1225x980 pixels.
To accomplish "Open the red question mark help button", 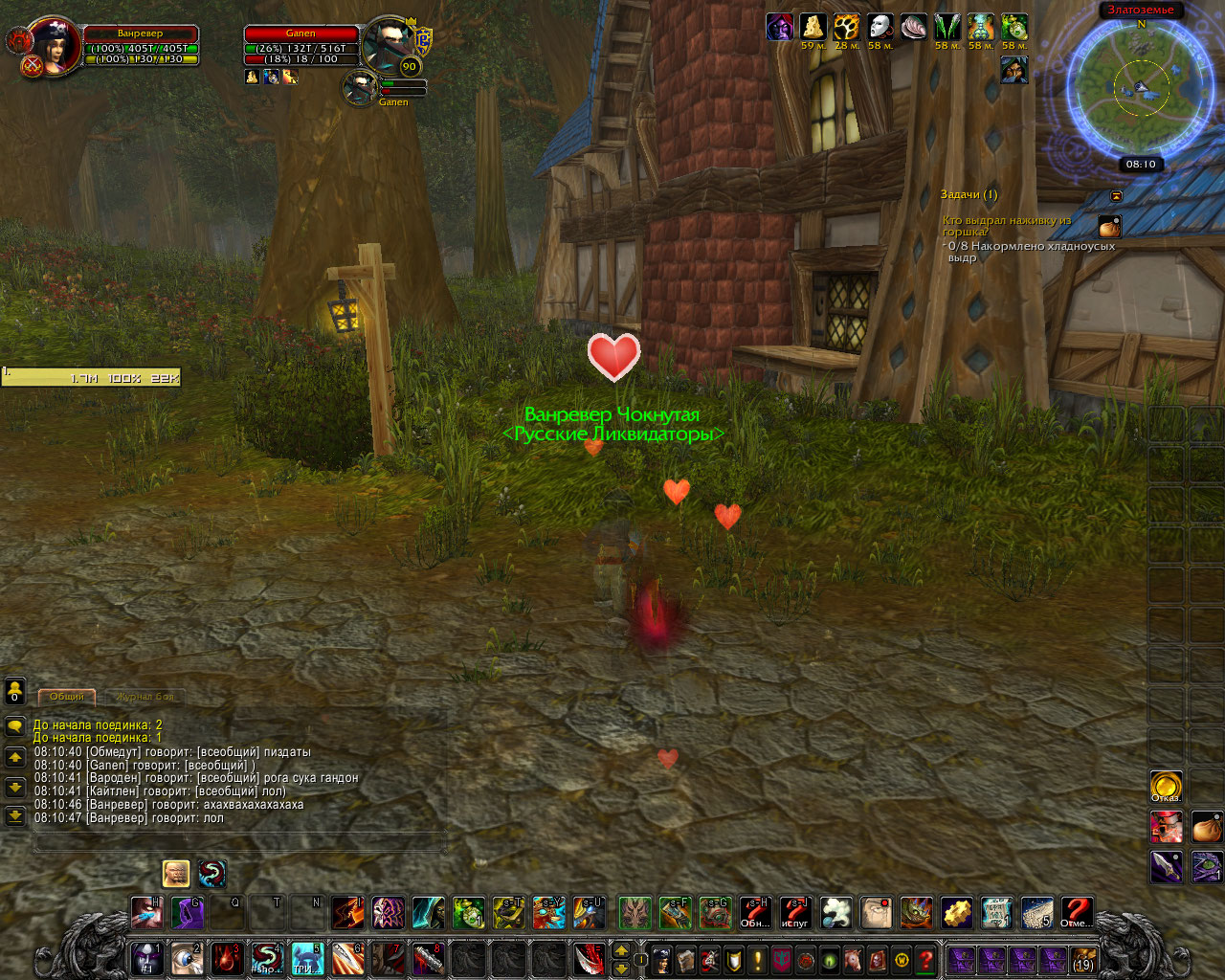I will (x=925, y=959).
